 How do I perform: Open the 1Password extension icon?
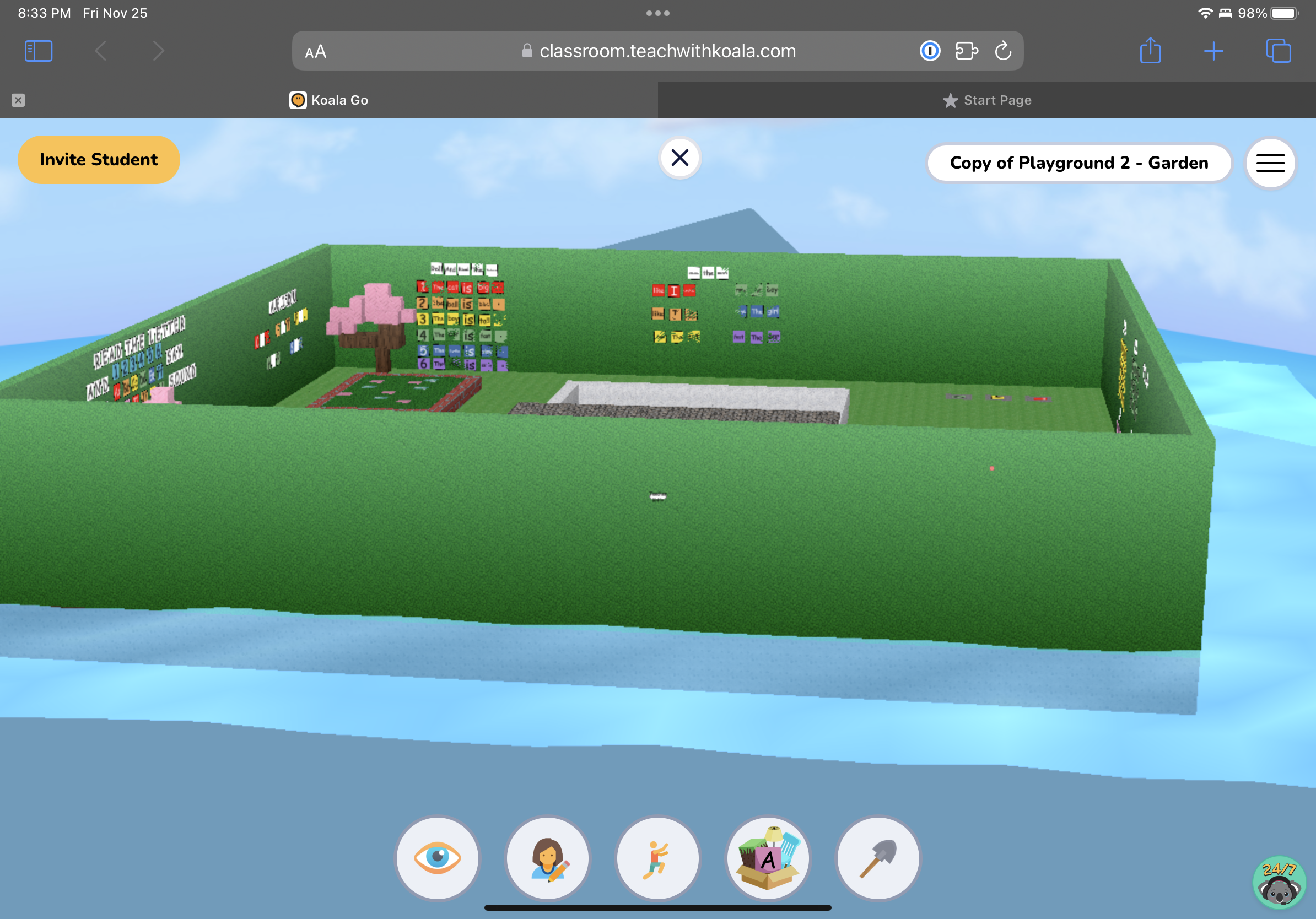coord(930,51)
